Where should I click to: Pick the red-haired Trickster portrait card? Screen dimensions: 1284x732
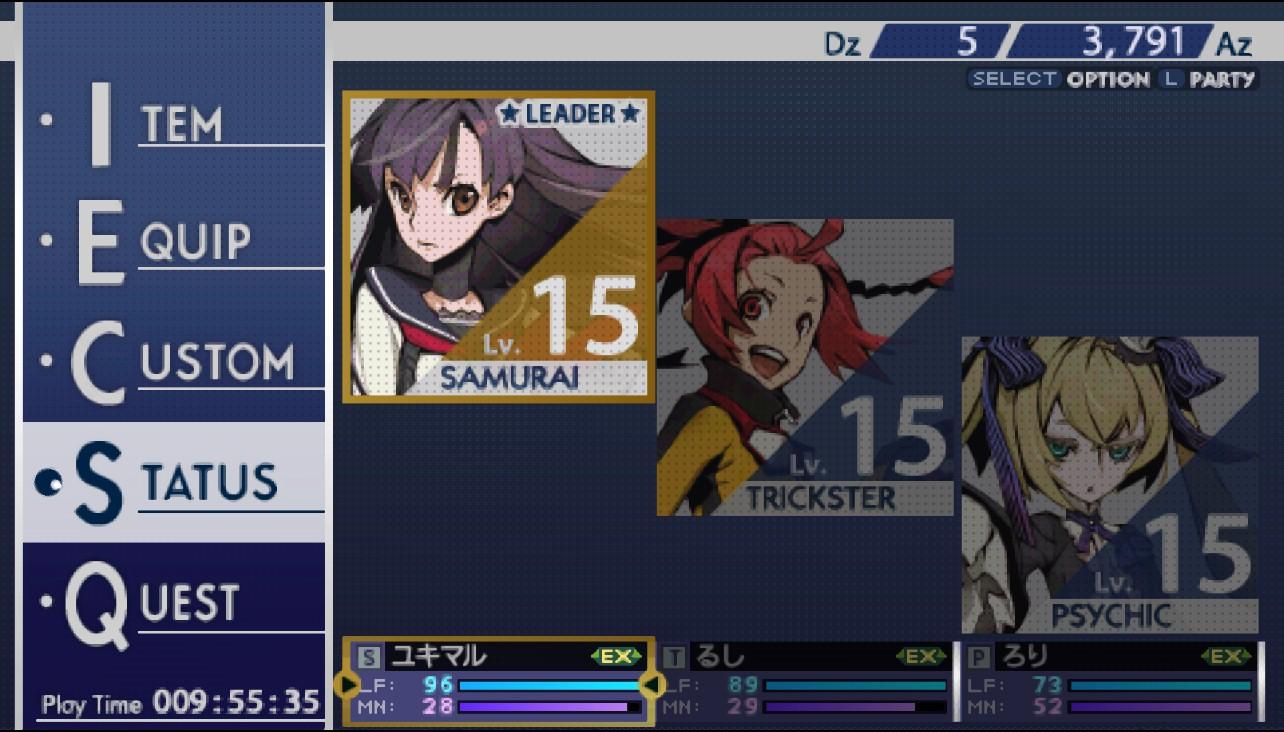point(804,367)
